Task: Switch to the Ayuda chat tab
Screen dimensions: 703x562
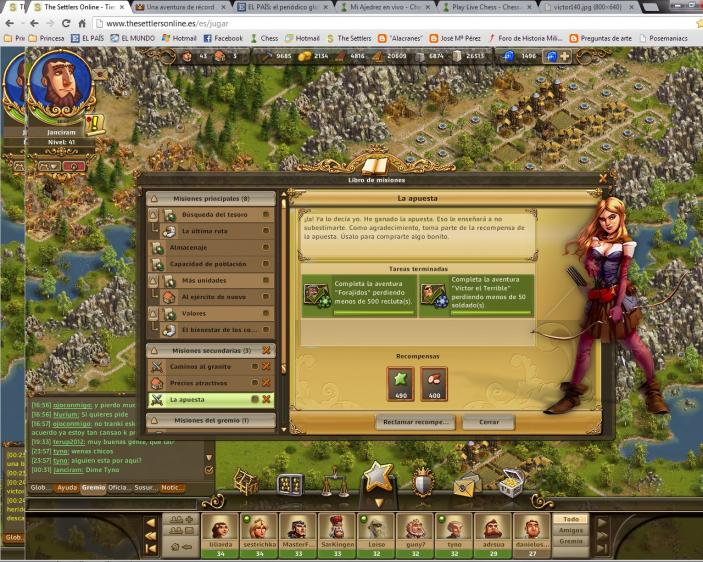Action: (x=67, y=488)
